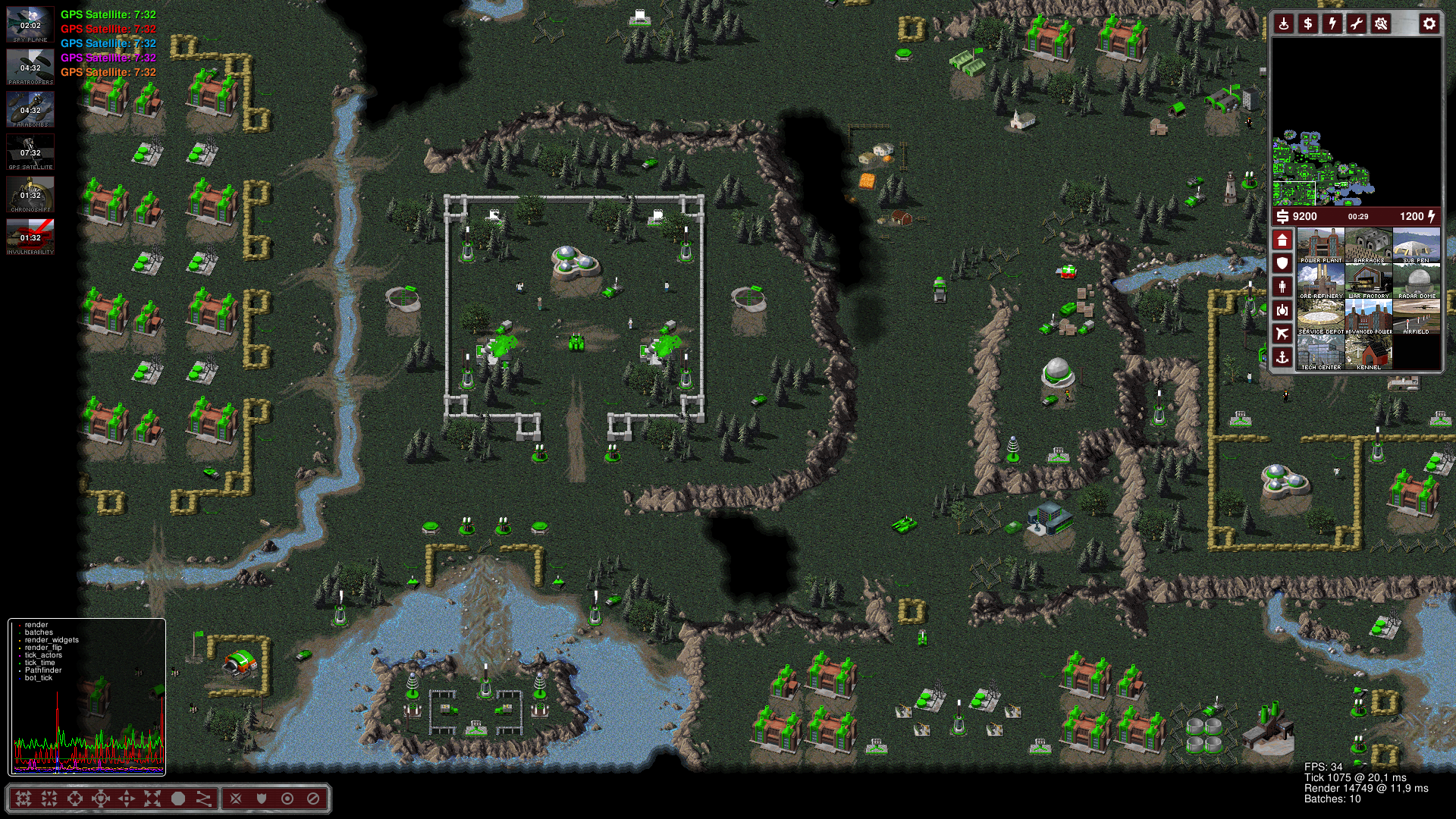Screen dimensions: 1456x819
Task: Switch to the defense shield production tab
Action: point(1282,264)
